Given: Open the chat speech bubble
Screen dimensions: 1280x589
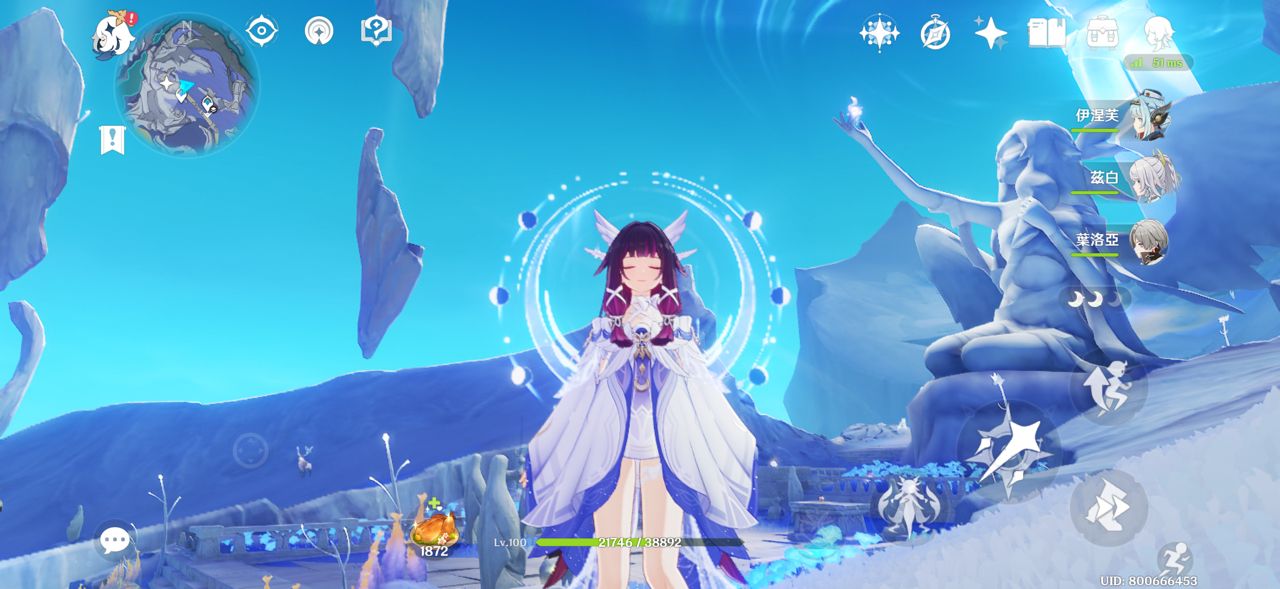Looking at the screenshot, I should coord(115,541).
